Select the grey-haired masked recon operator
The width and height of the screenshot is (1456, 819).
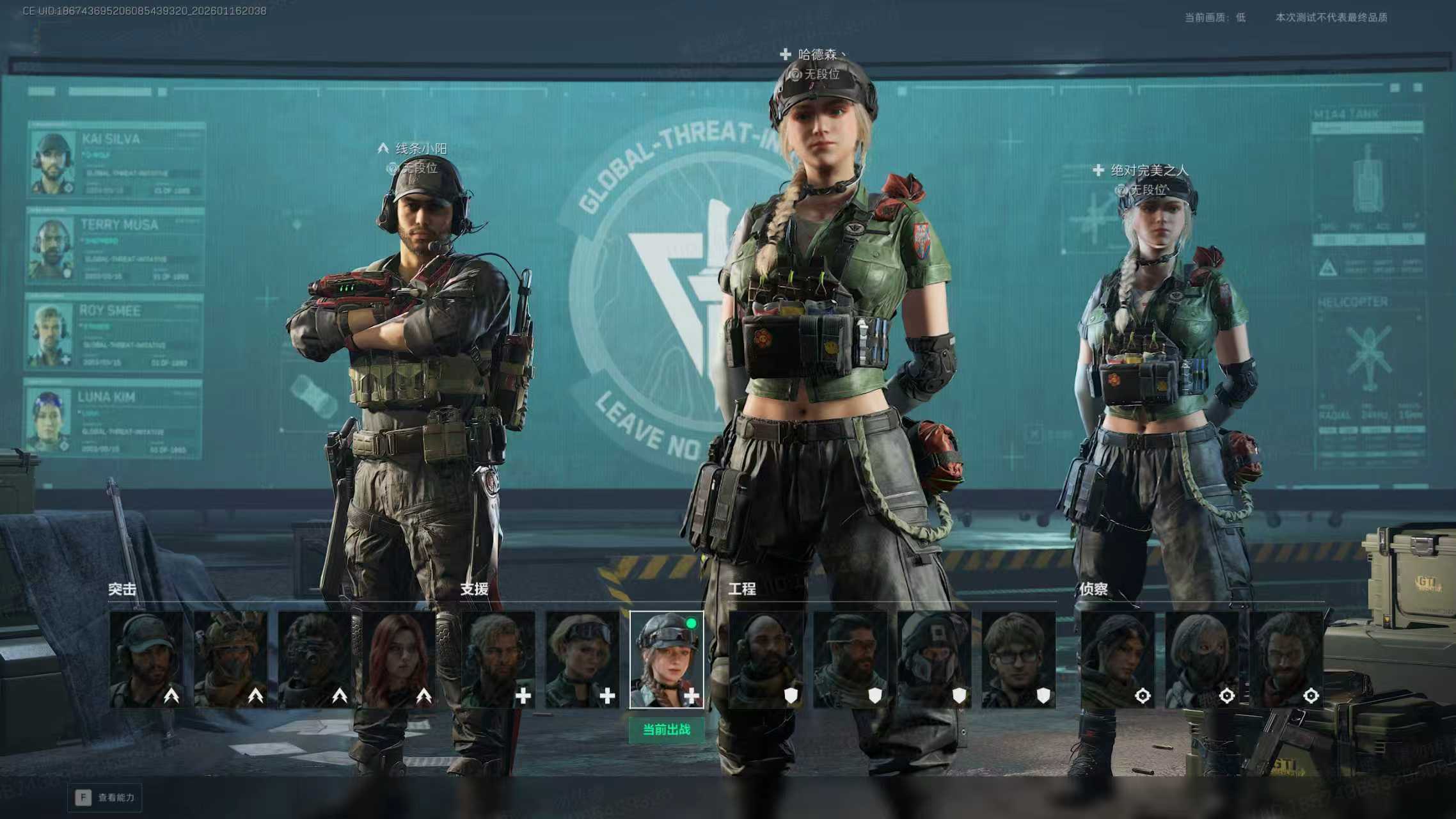(1202, 659)
